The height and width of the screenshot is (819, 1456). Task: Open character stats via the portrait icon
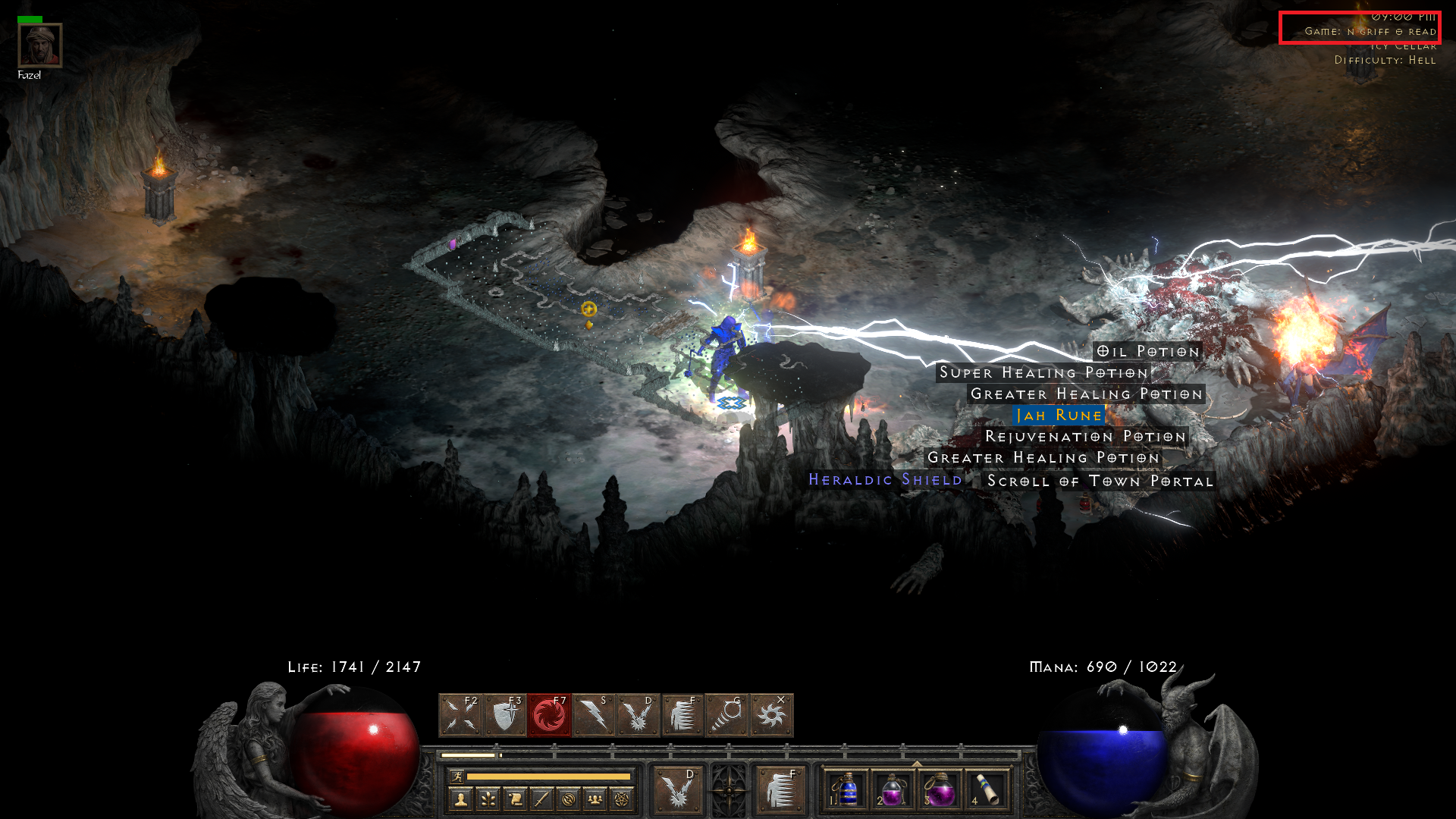[460, 800]
